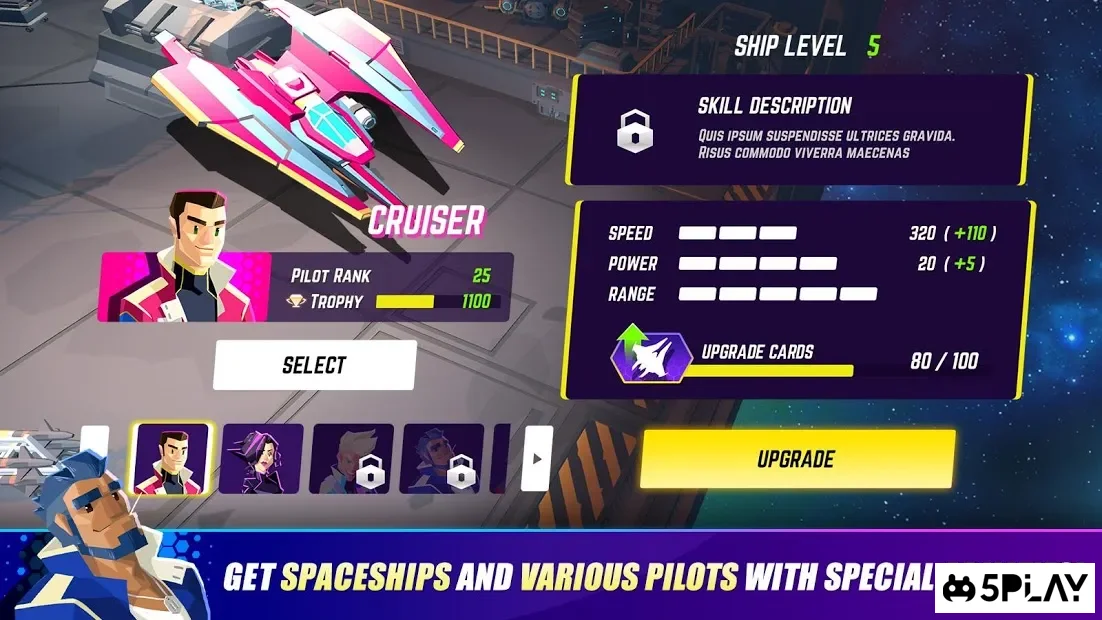1102x620 pixels.
Task: Pick the locked blond spiky-haired pilot
Action: pyautogui.click(x=351, y=459)
